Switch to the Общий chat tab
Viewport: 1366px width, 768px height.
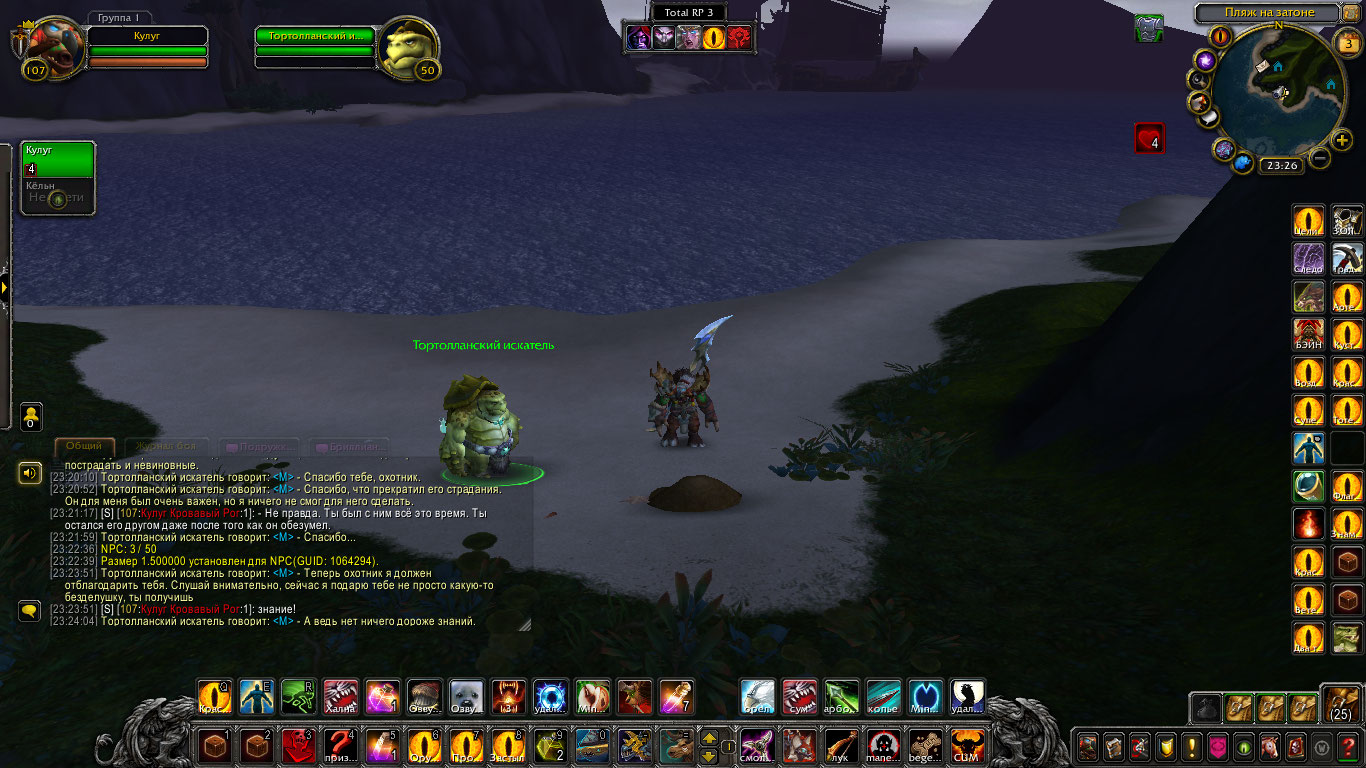click(x=84, y=446)
